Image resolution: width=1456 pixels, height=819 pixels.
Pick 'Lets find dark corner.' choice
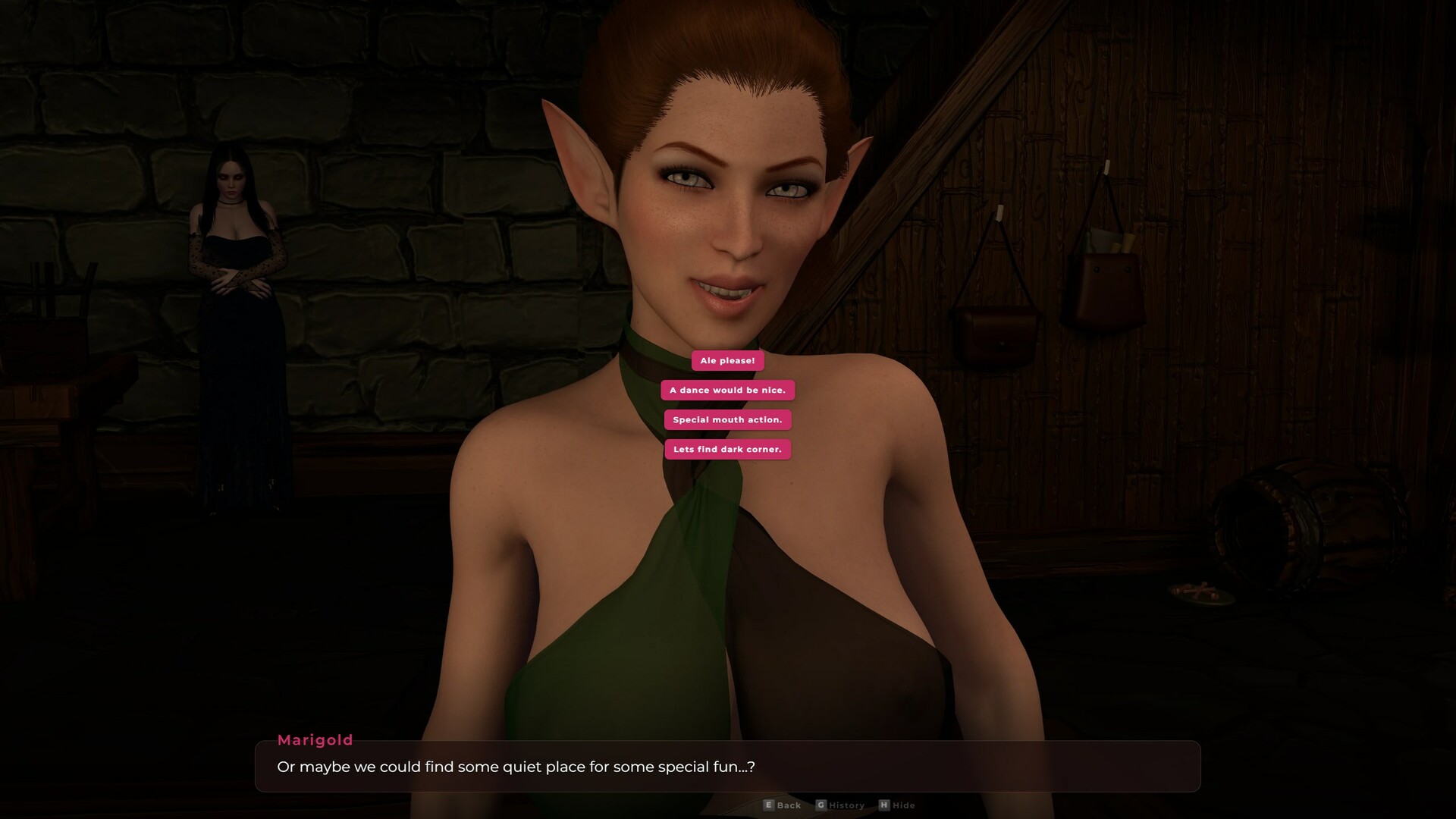click(727, 449)
